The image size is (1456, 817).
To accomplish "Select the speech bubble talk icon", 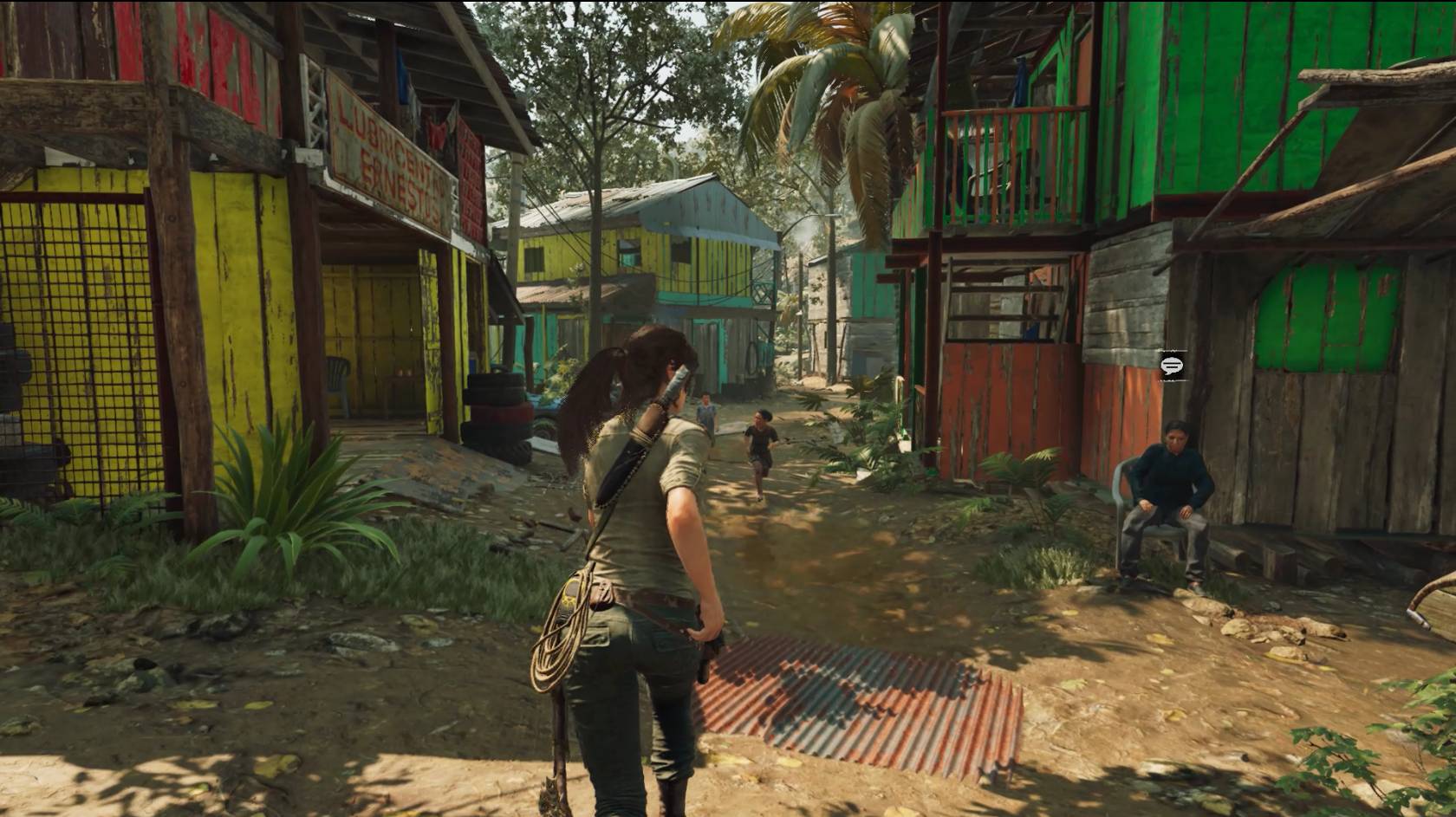I will pos(1173,365).
